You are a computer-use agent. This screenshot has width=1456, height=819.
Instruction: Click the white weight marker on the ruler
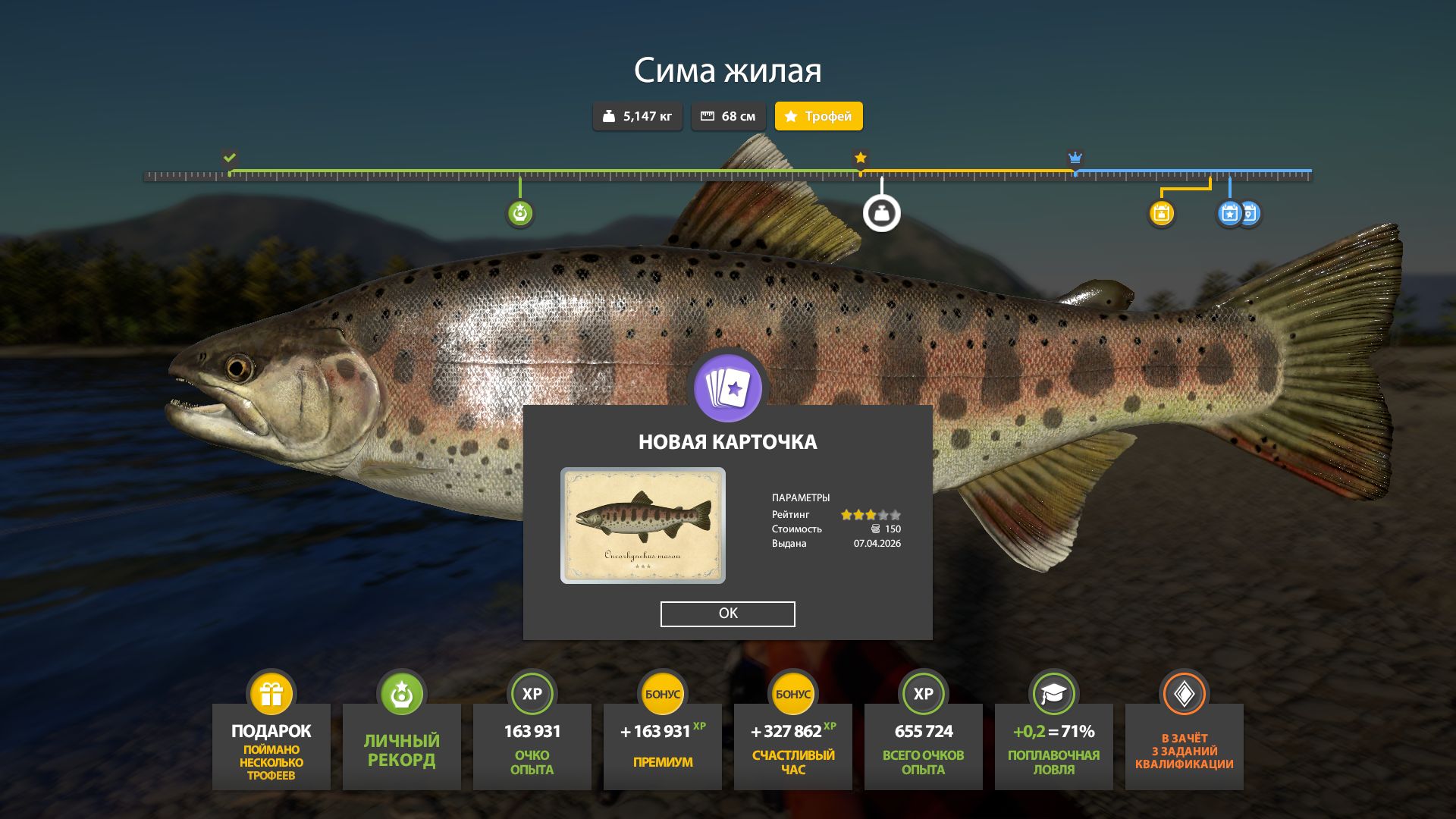[881, 212]
